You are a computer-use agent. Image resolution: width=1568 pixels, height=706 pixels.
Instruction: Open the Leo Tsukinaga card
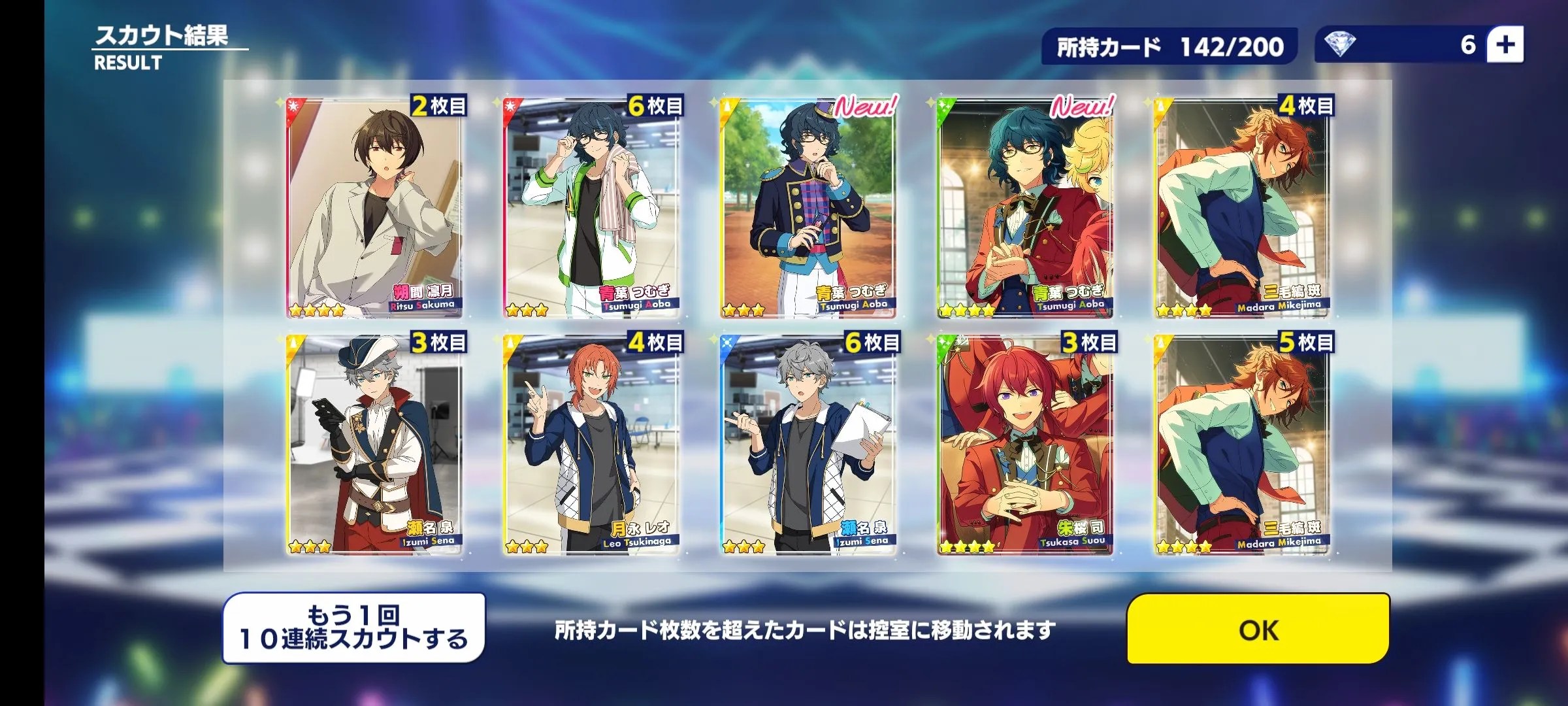click(591, 446)
